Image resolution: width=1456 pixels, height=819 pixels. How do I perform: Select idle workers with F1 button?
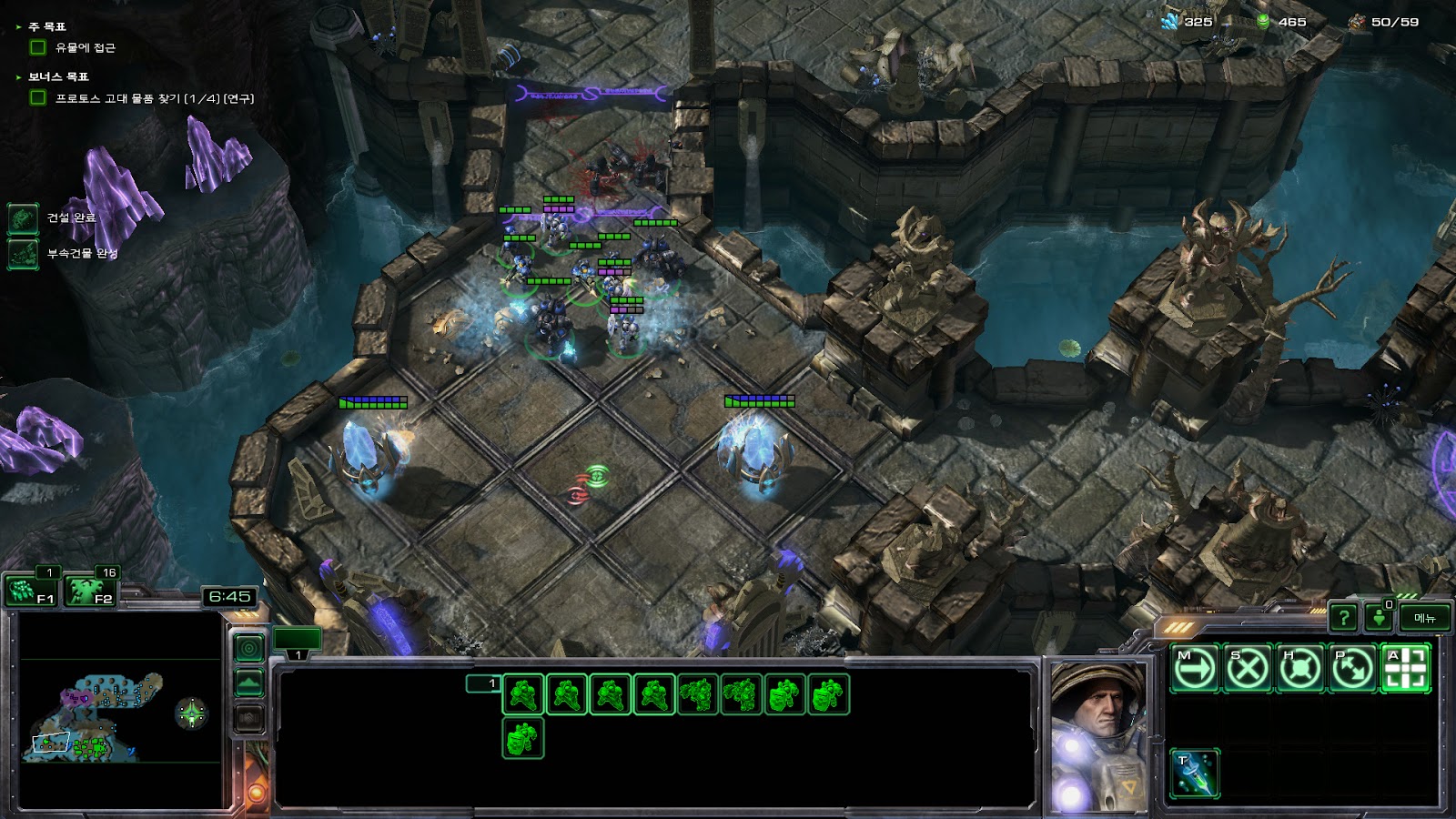tap(31, 591)
